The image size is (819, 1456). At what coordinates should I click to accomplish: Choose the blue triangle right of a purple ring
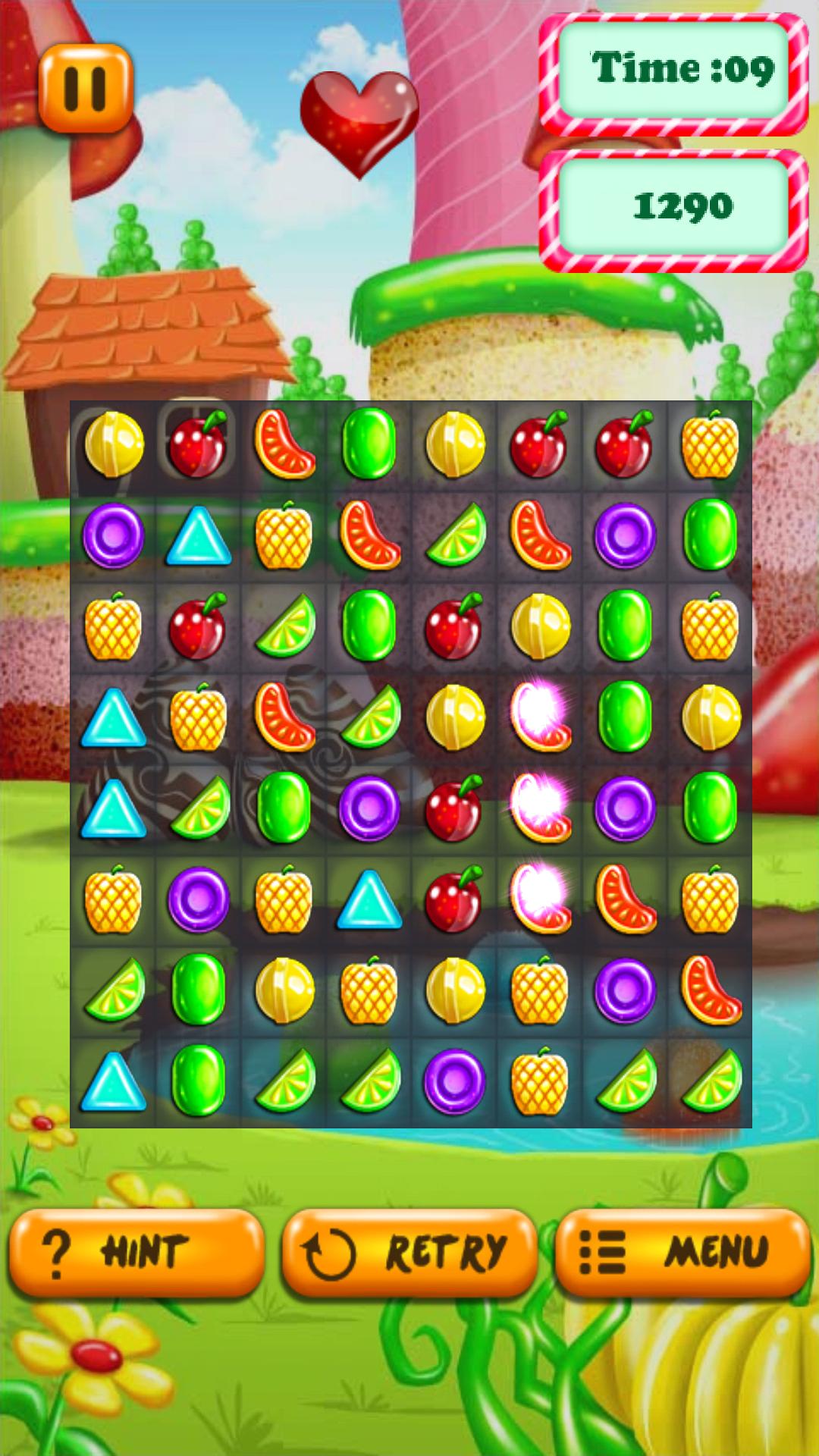[199, 535]
